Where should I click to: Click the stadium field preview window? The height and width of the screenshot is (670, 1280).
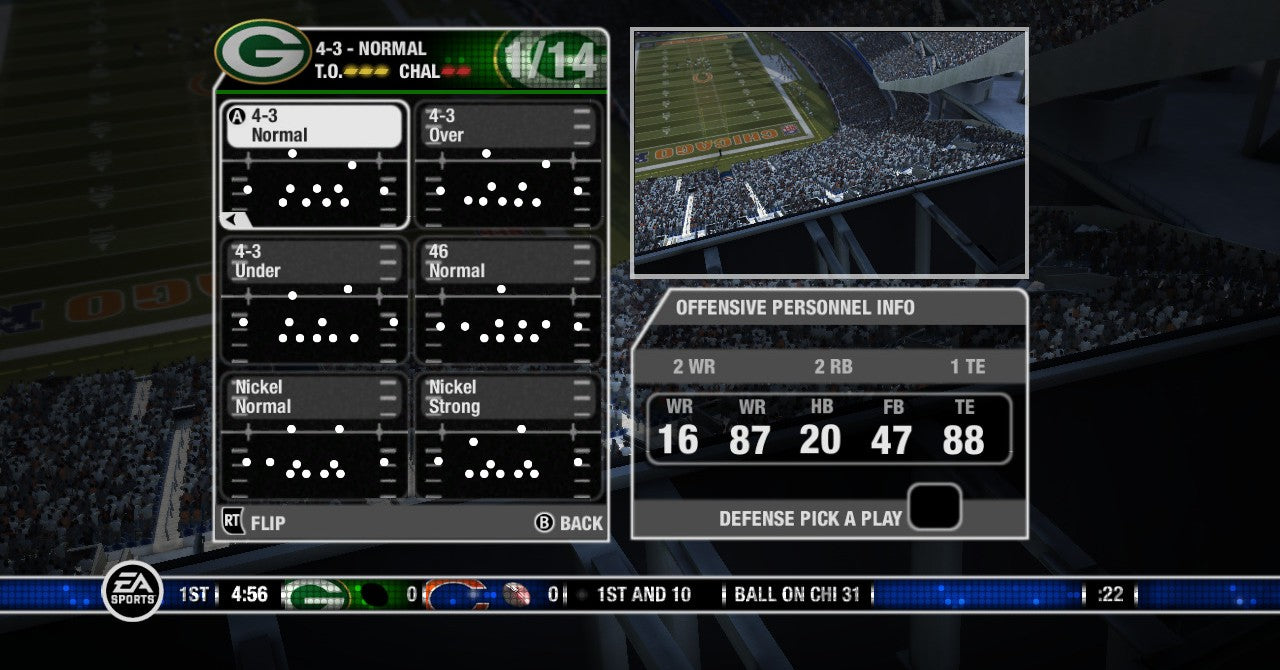(x=829, y=153)
